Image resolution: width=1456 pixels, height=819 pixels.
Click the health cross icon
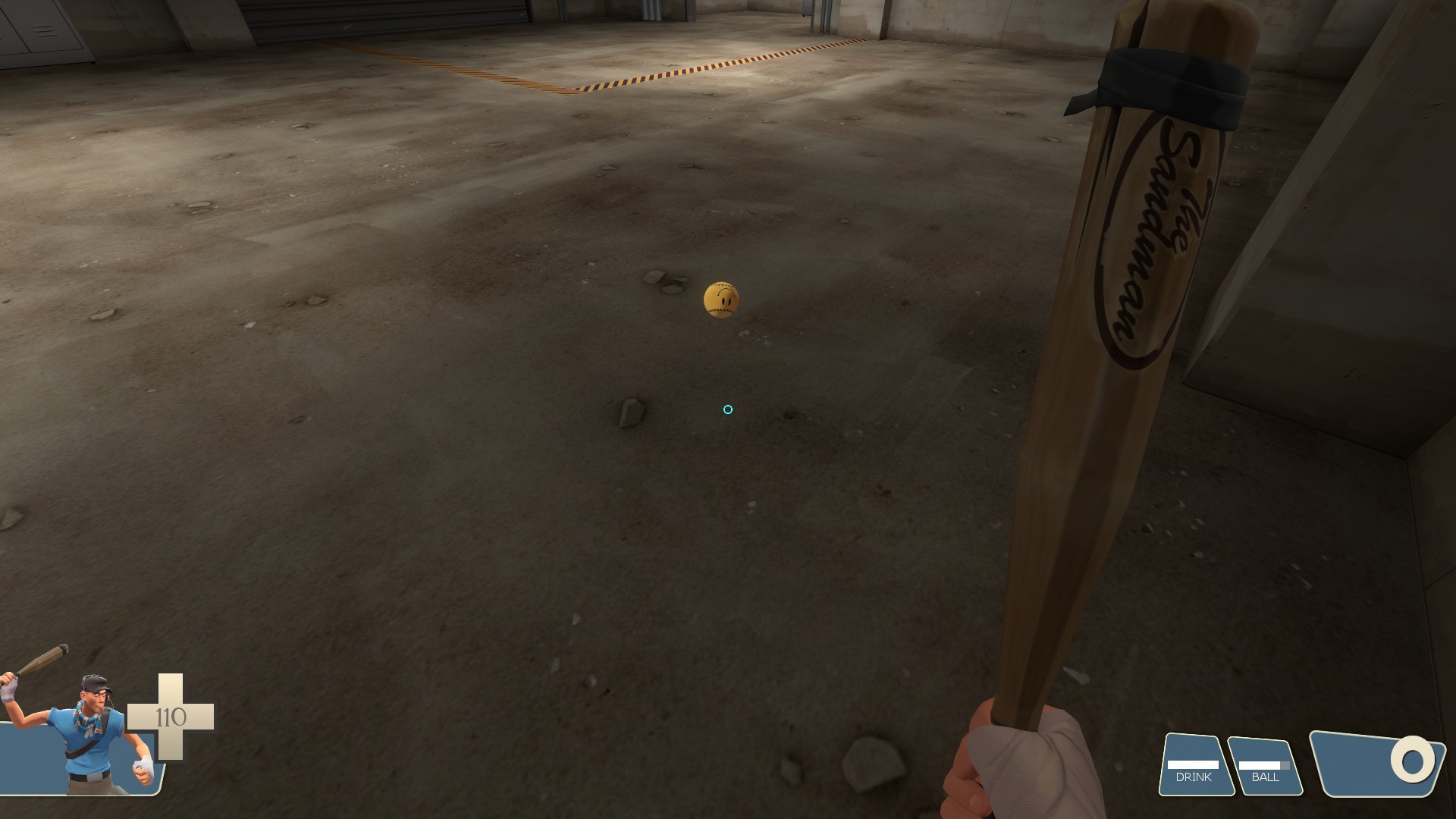point(172,717)
